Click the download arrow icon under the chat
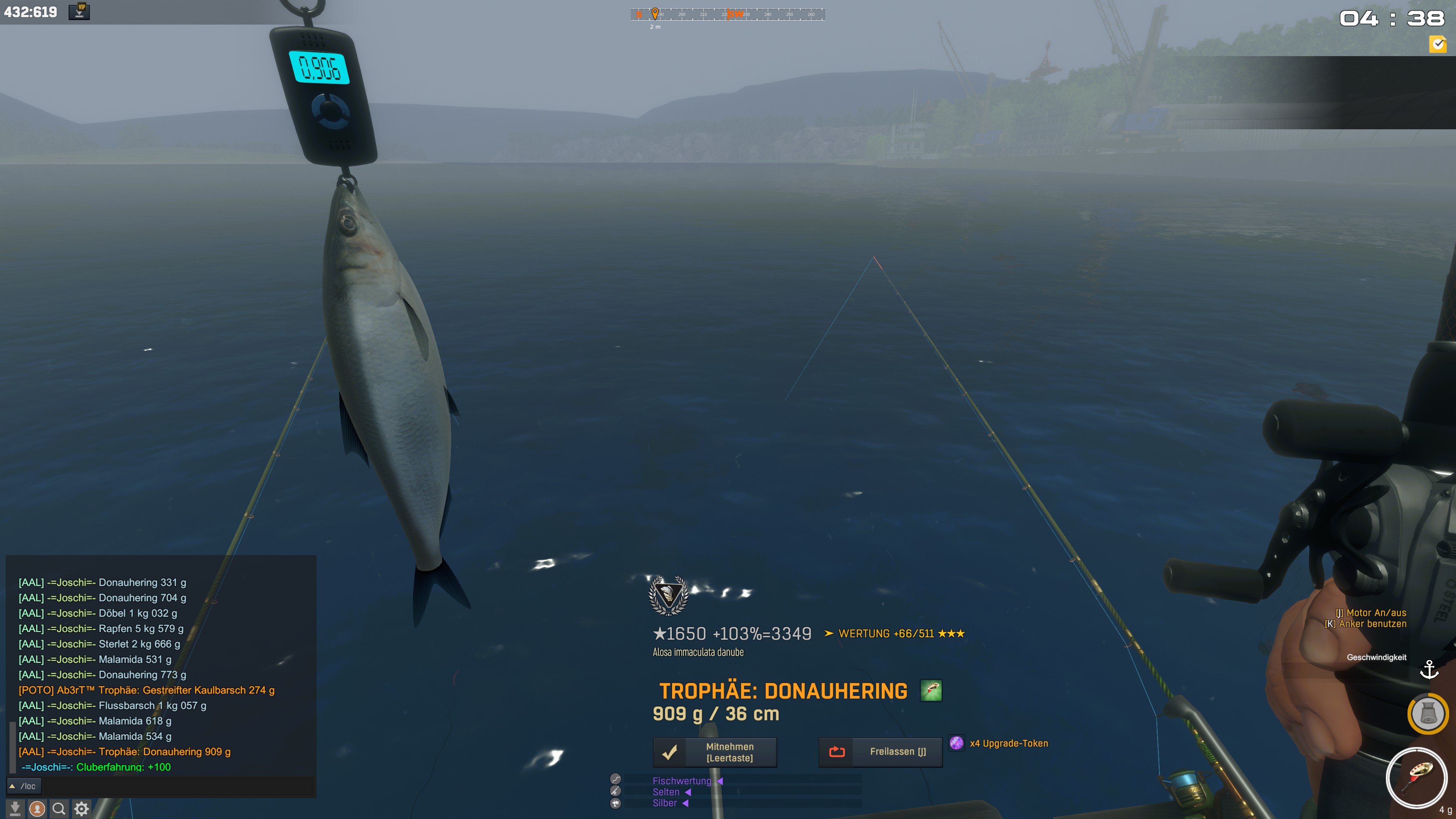1456x819 pixels. pos(15,809)
